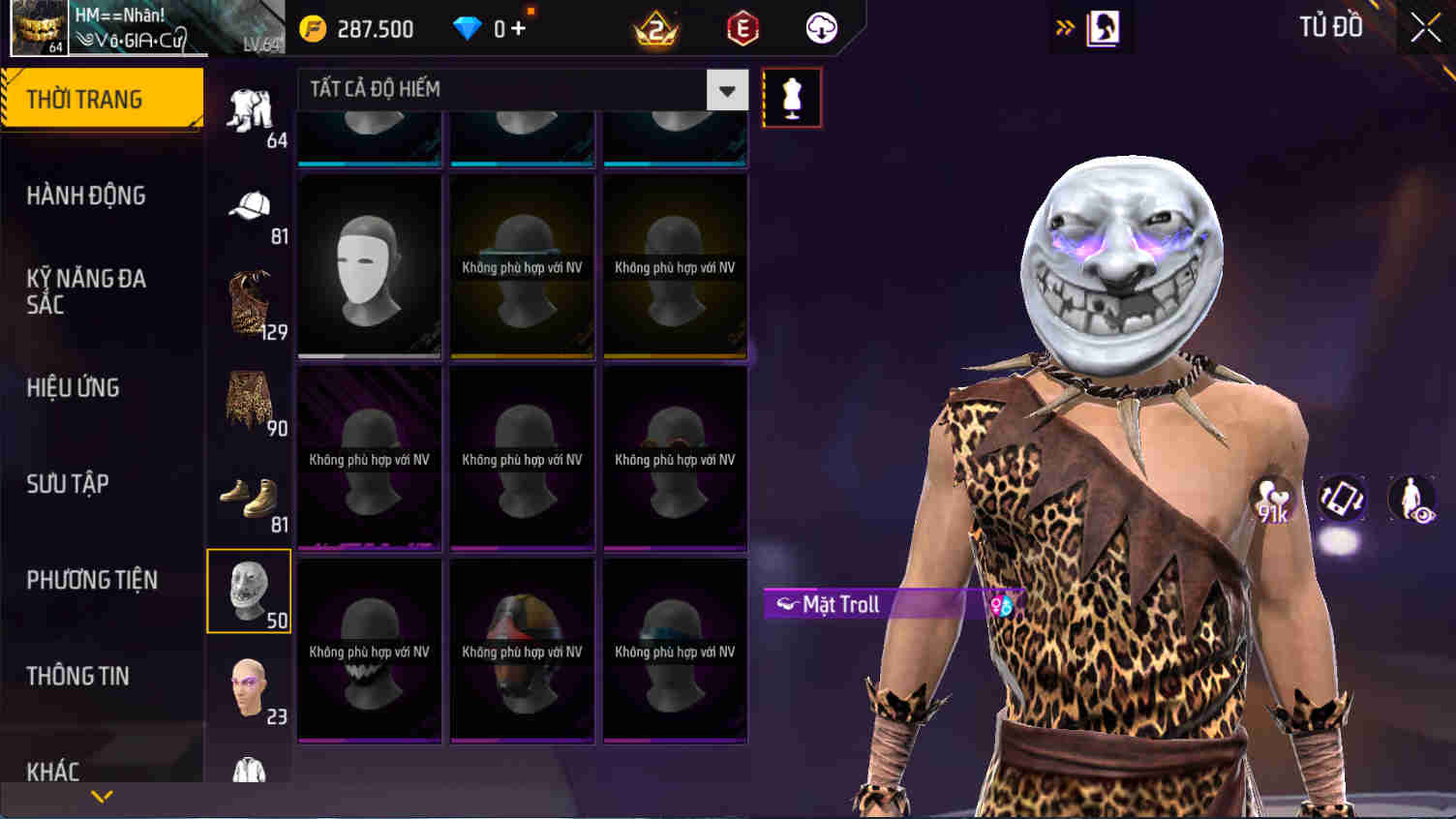
Task: Click the cloud download icon in top bar
Action: pos(820,28)
